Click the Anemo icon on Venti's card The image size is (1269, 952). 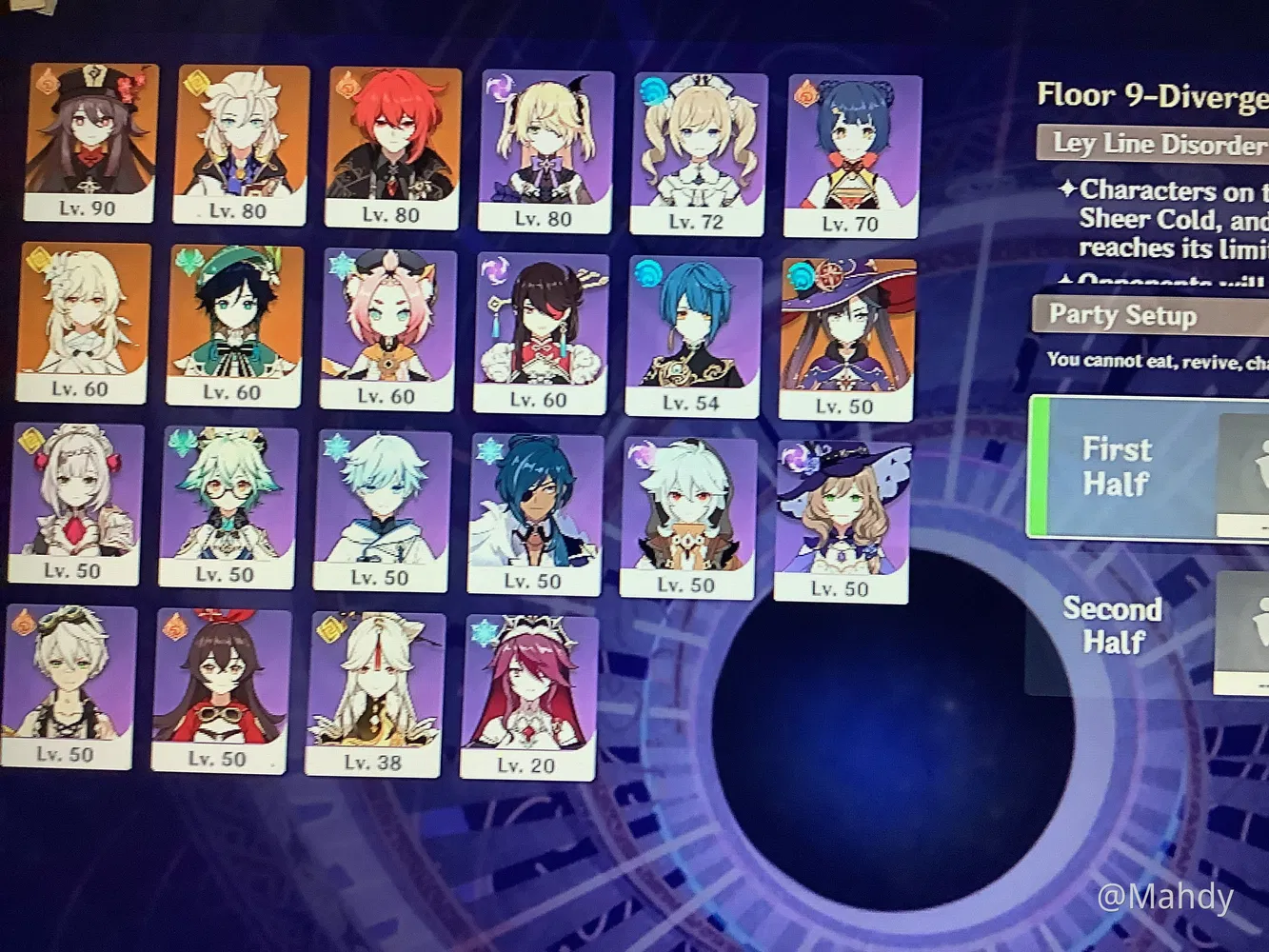(x=187, y=260)
